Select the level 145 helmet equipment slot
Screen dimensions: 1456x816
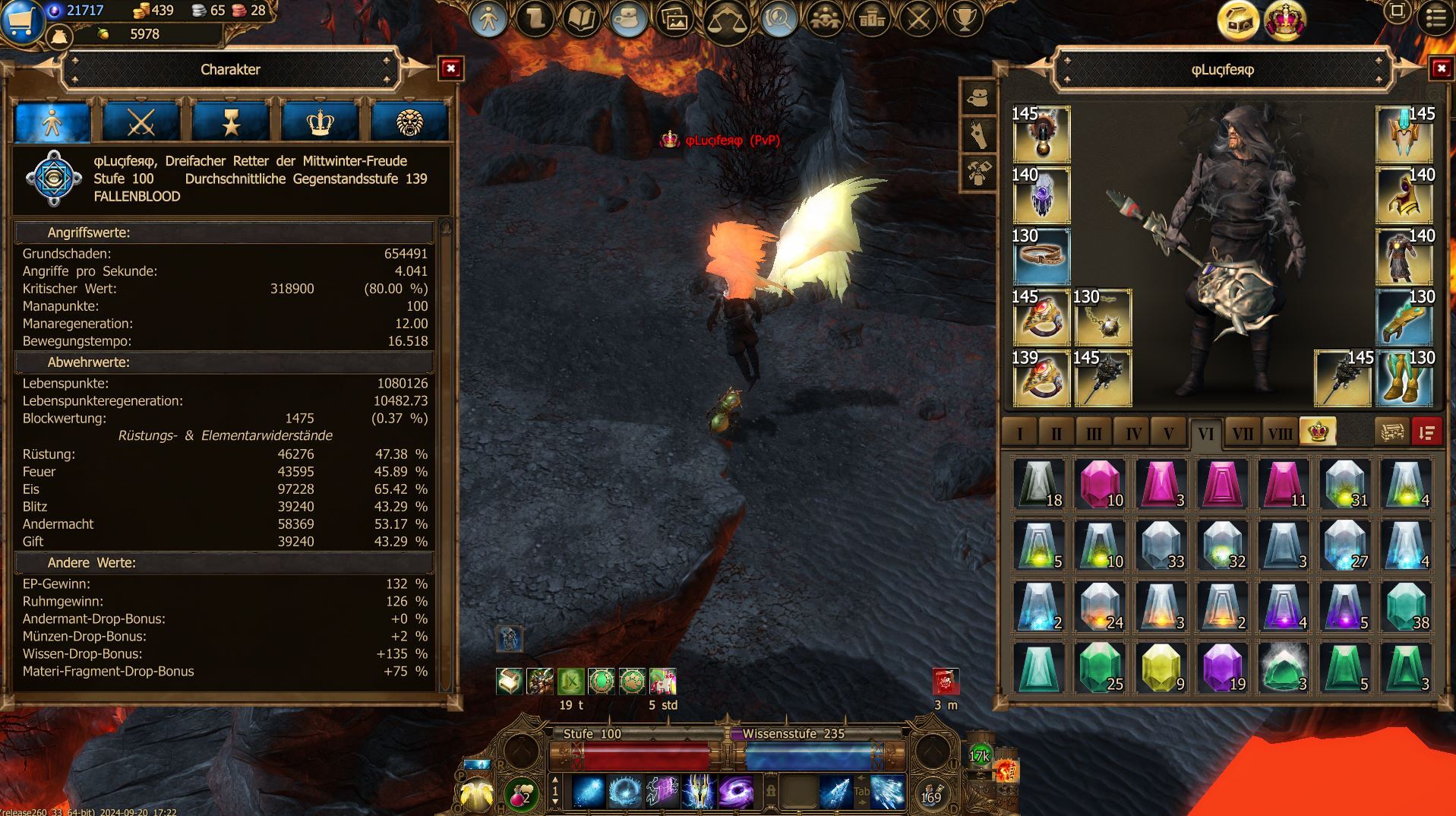[x=1404, y=134]
